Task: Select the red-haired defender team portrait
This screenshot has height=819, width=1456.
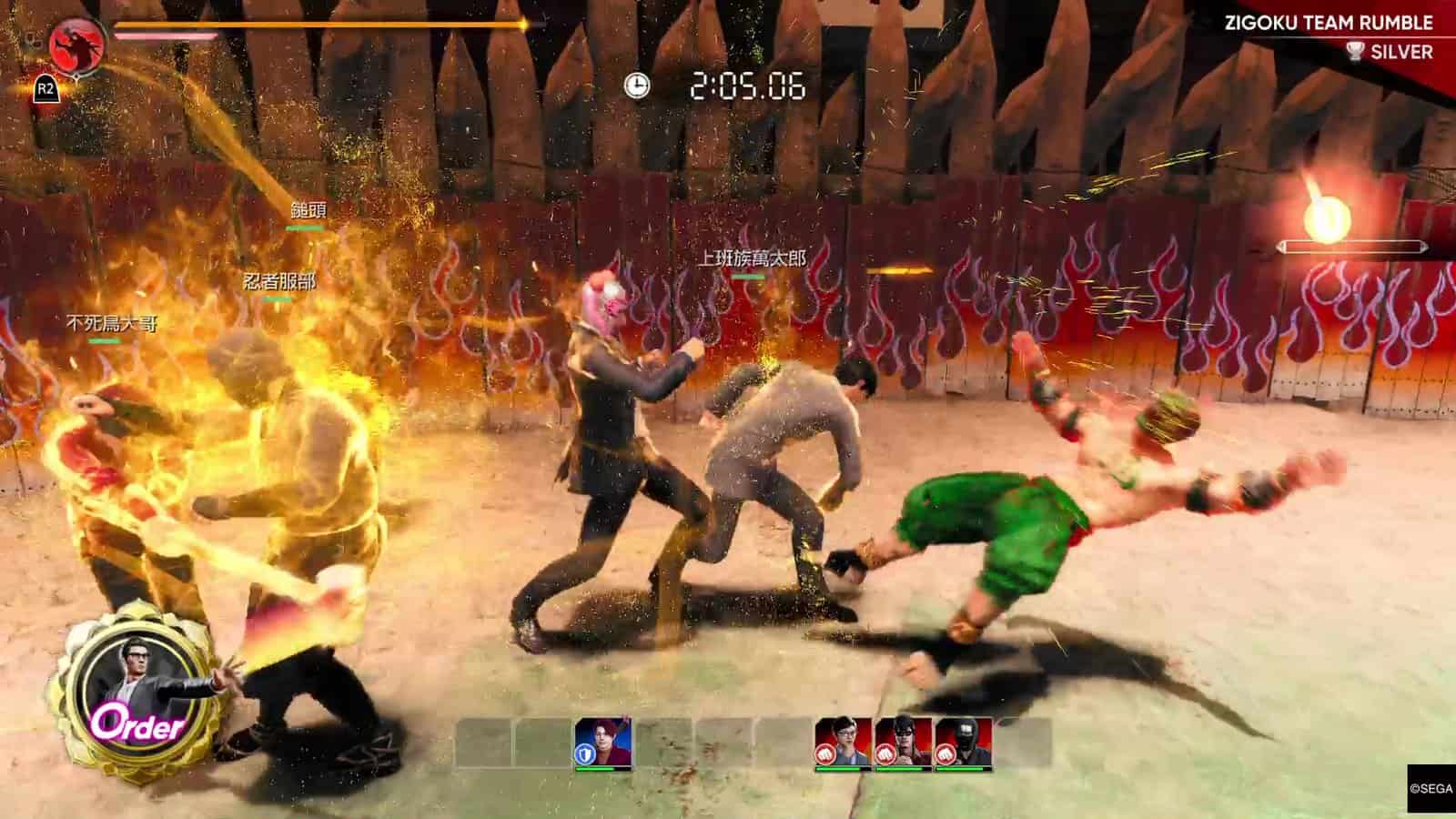Action: tap(602, 742)
